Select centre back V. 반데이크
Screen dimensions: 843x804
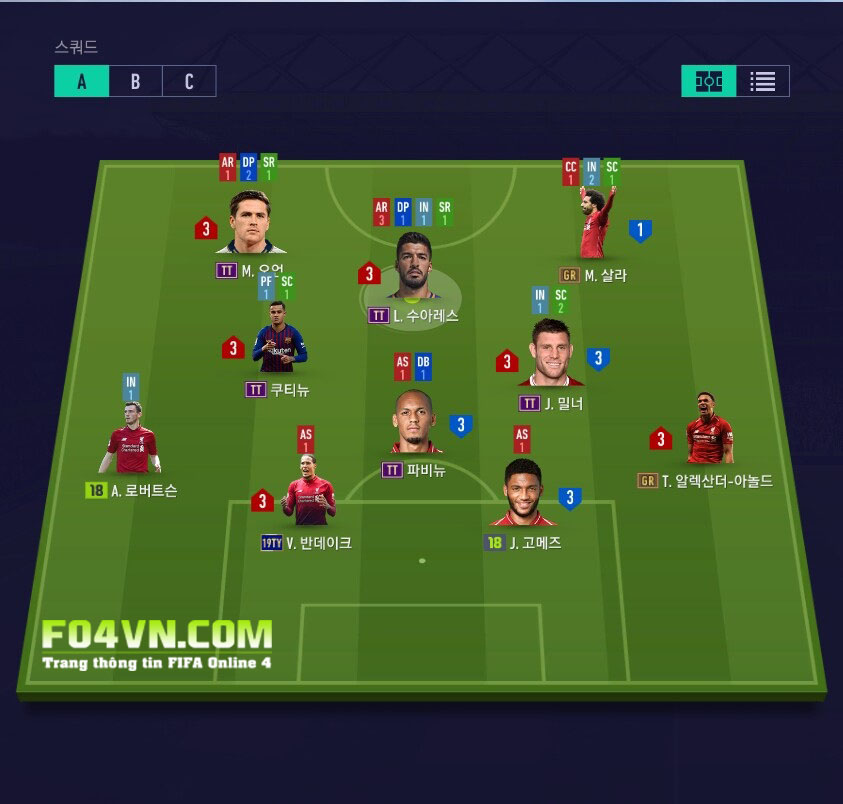click(308, 495)
